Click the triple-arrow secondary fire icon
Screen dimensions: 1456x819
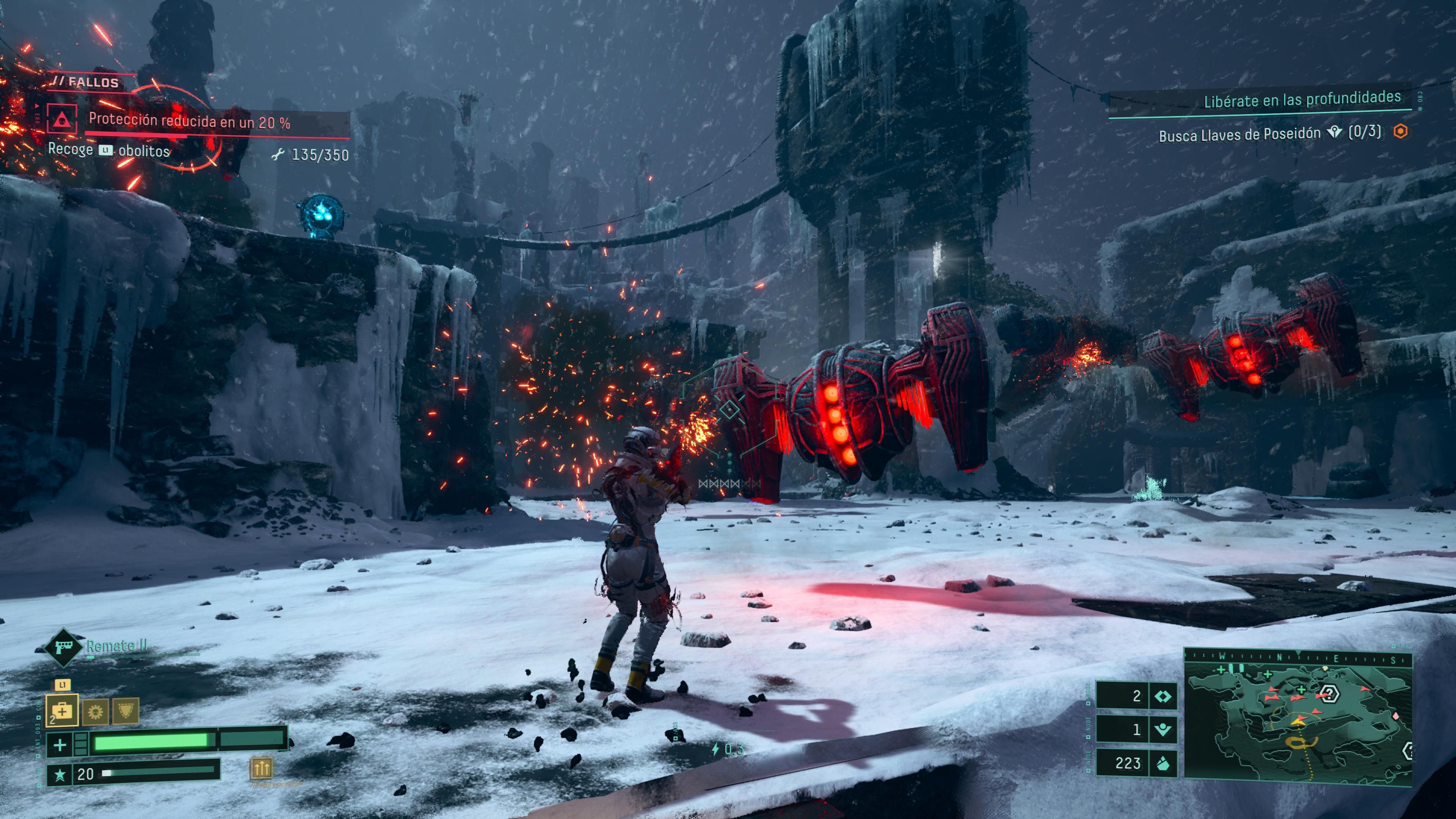point(260,767)
